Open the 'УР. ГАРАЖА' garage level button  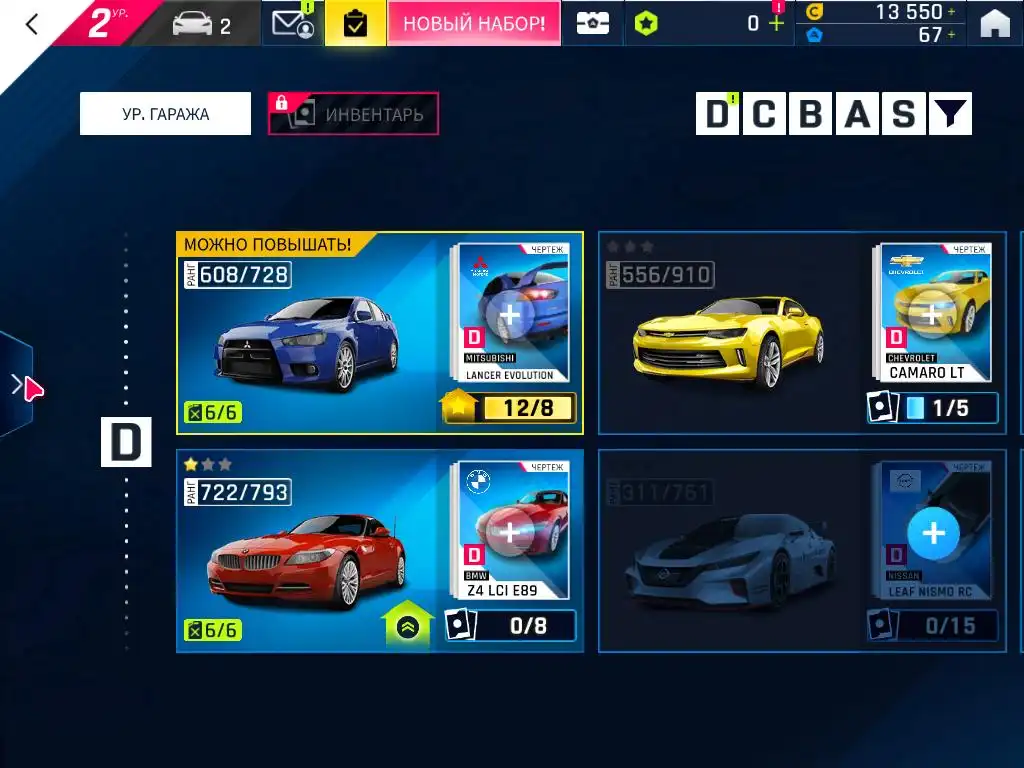165,114
